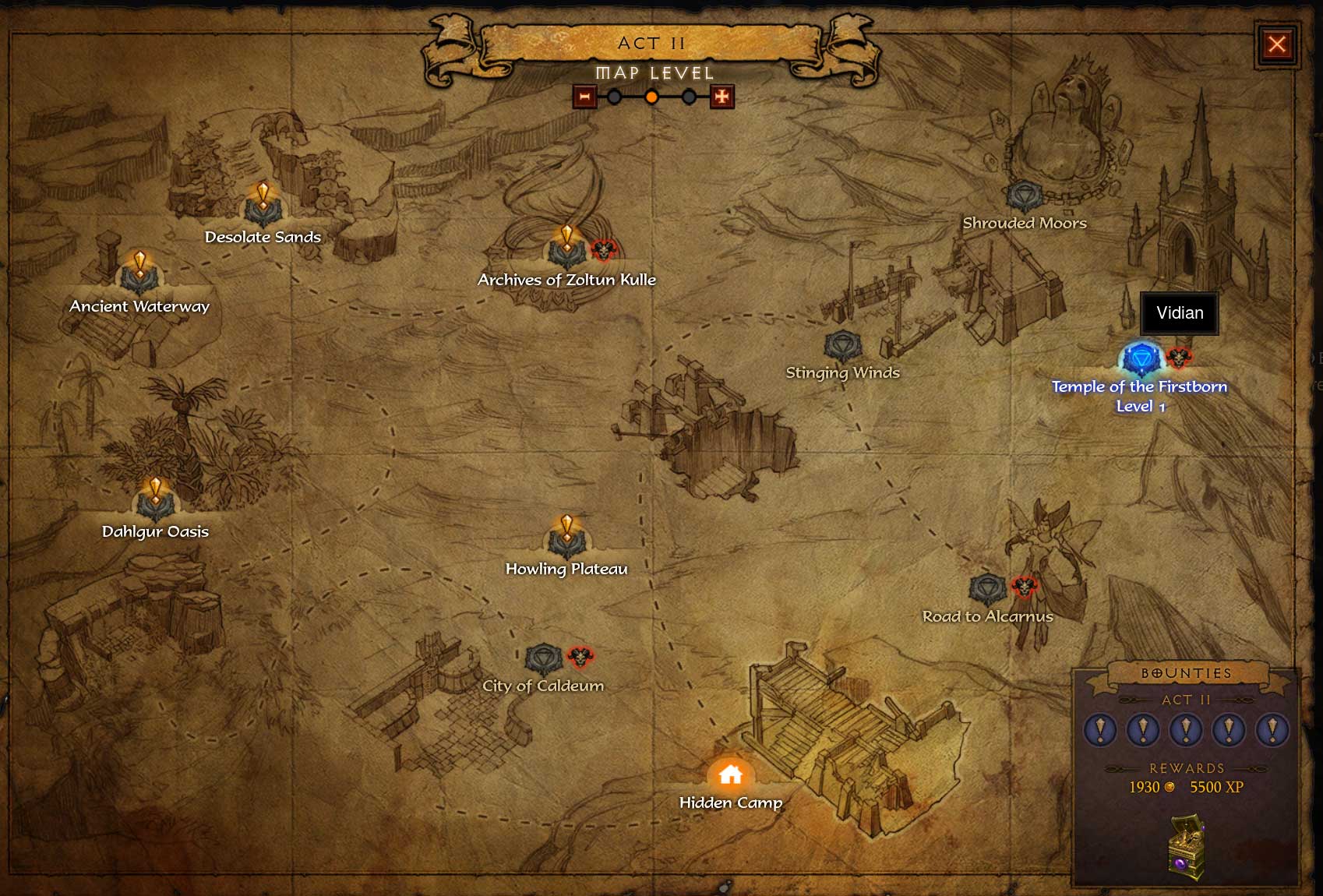The width and height of the screenshot is (1323, 896).
Task: Zoom in the map level
Action: coord(721,97)
